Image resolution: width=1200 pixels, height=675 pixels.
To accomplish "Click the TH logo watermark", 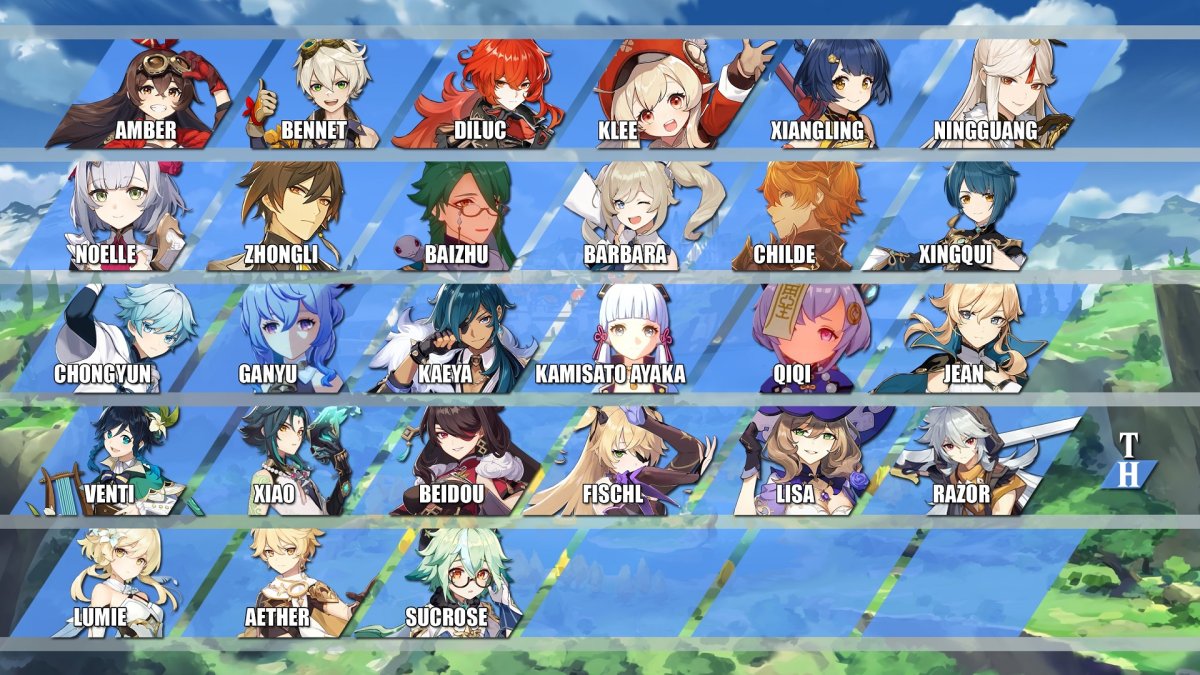I will coord(1128,462).
